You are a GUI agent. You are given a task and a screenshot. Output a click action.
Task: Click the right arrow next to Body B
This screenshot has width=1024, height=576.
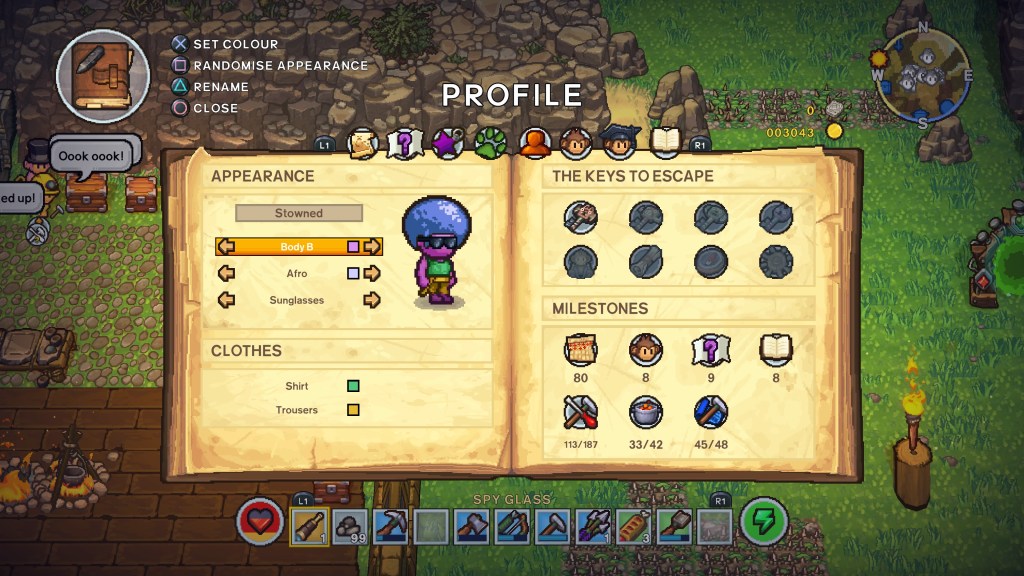[x=372, y=246]
